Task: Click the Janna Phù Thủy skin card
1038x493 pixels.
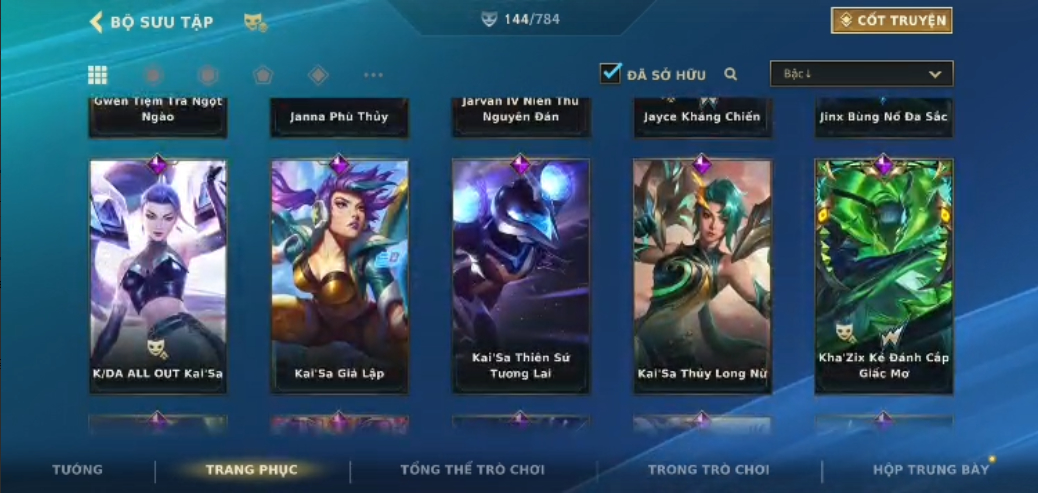Action: click(339, 117)
